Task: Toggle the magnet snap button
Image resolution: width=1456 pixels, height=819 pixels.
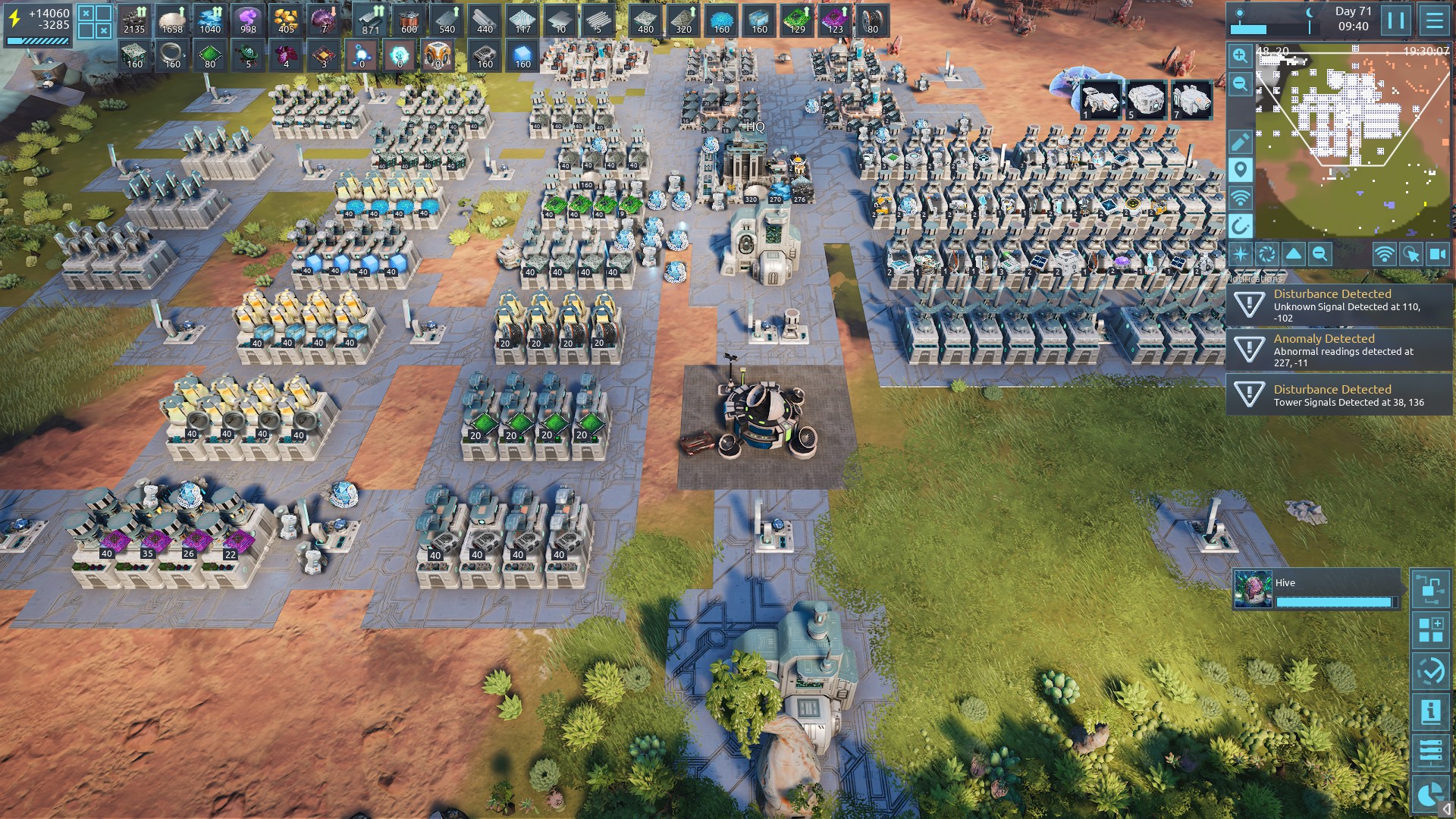Action: click(x=1240, y=226)
